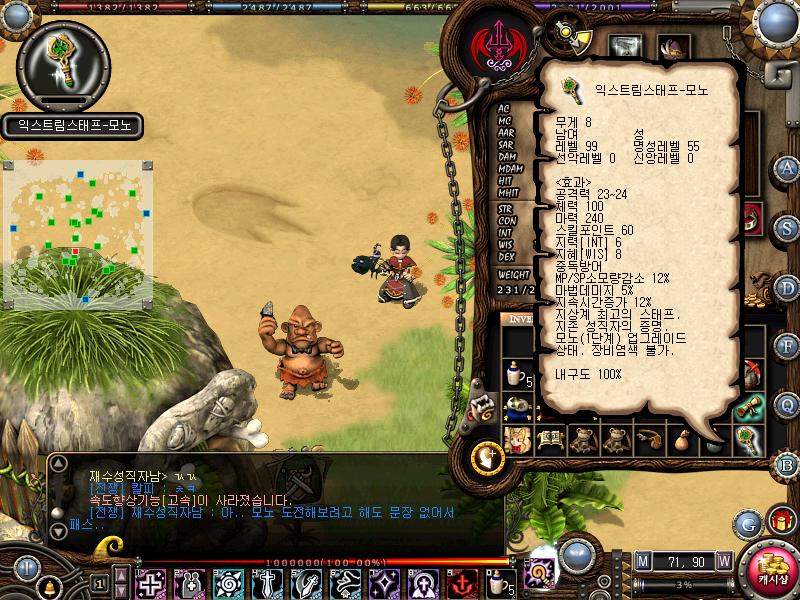Click the minimap with green dots
Screen dimensions: 800x600
point(77,230)
